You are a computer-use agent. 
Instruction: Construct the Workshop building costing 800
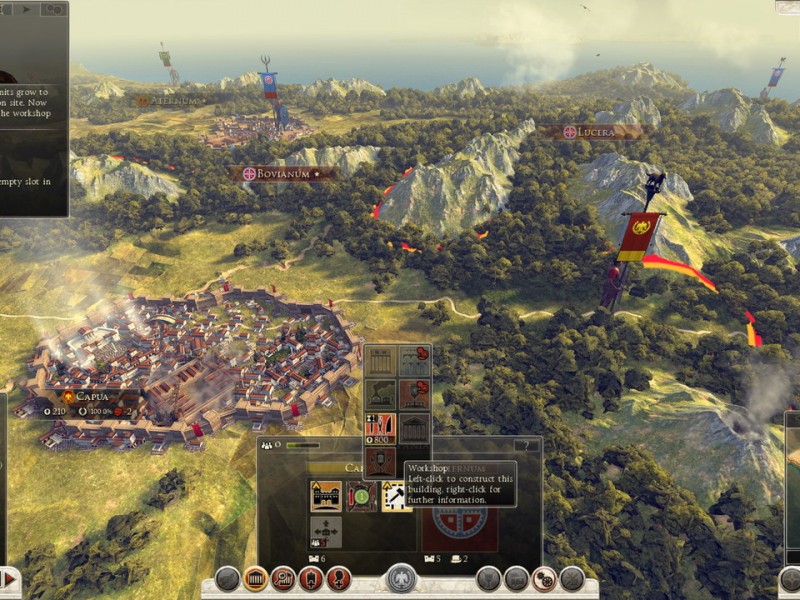pos(380,428)
